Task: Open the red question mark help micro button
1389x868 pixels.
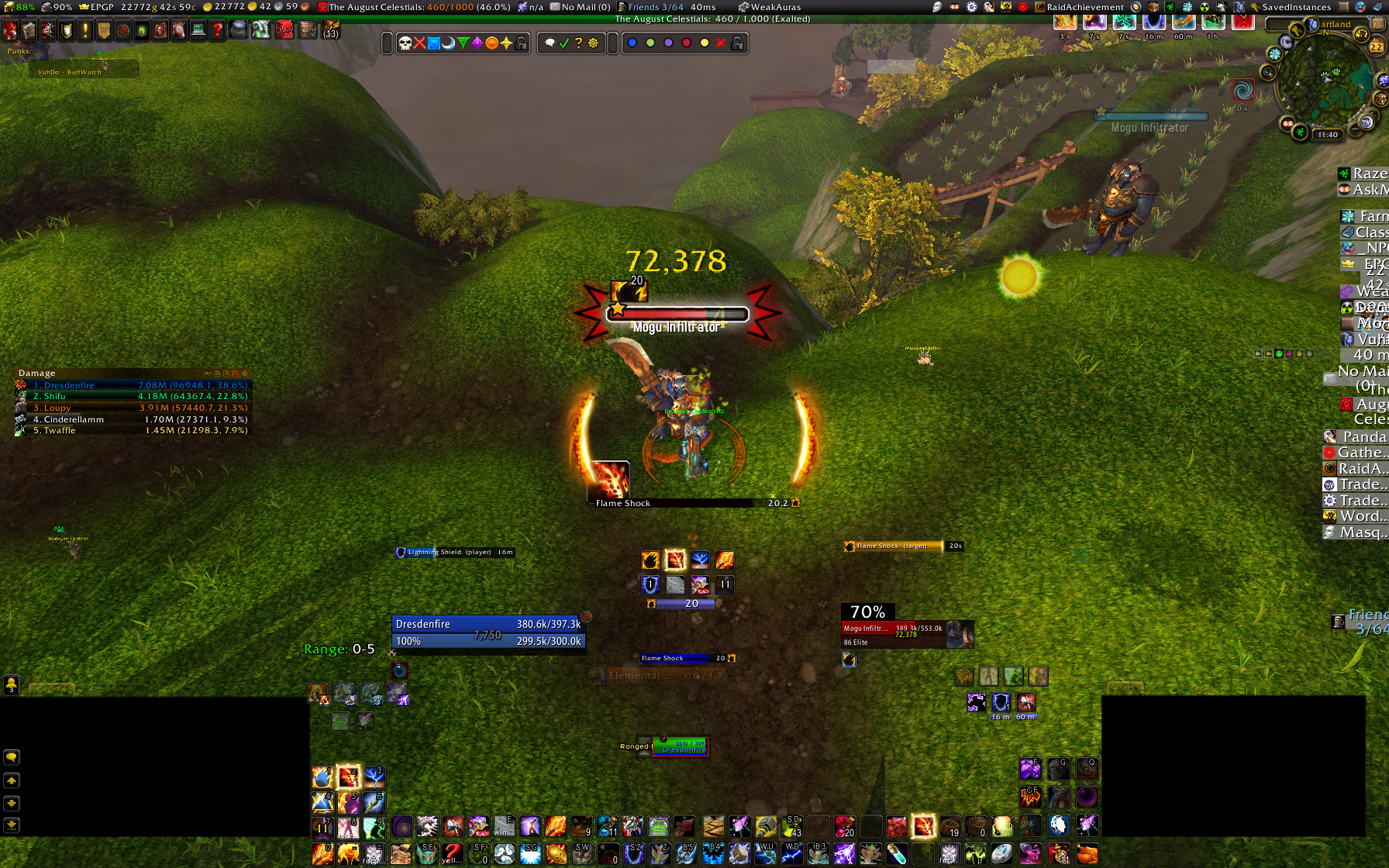Action: [218, 31]
